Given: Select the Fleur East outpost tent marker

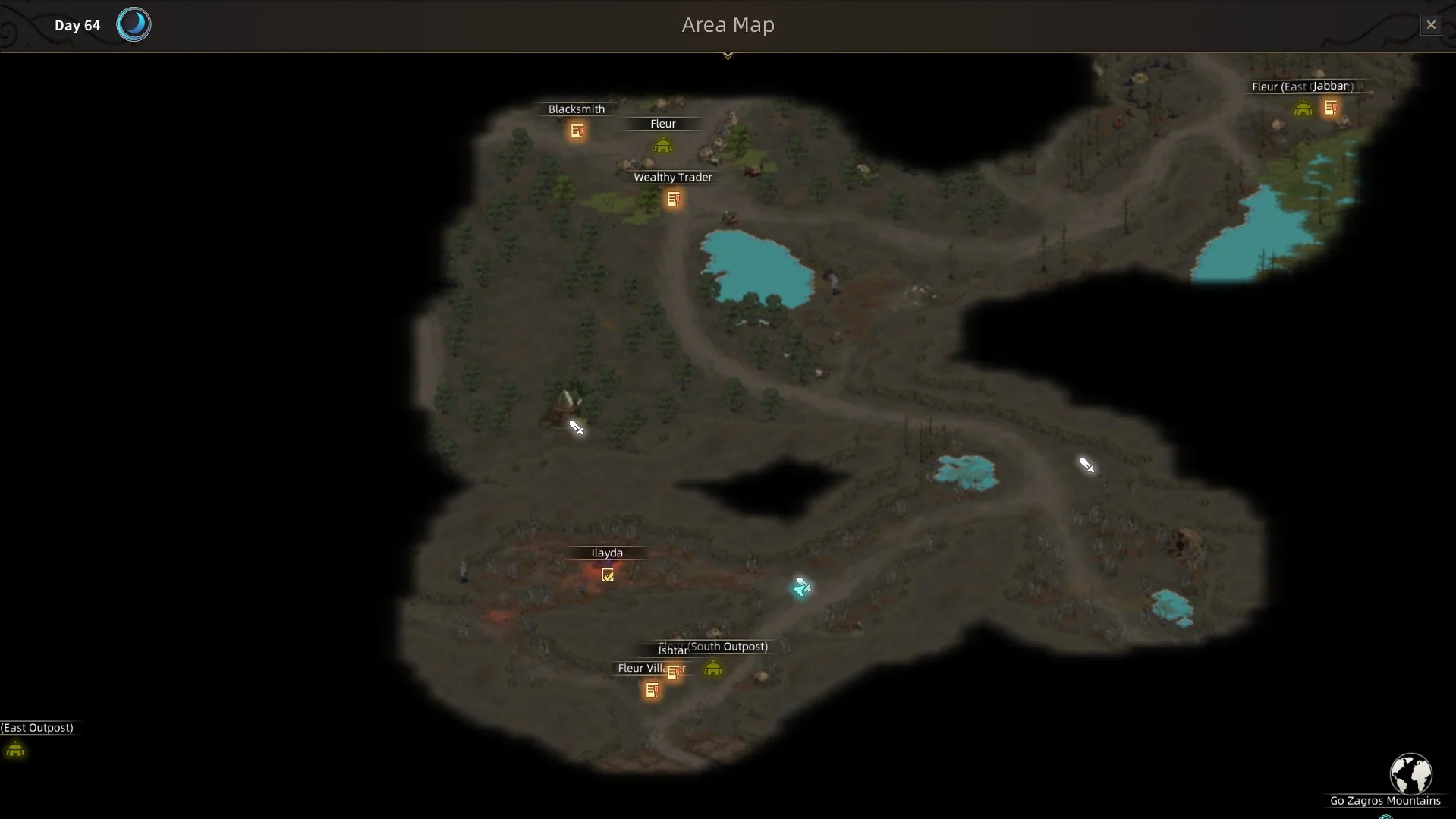Looking at the screenshot, I should tap(1303, 109).
